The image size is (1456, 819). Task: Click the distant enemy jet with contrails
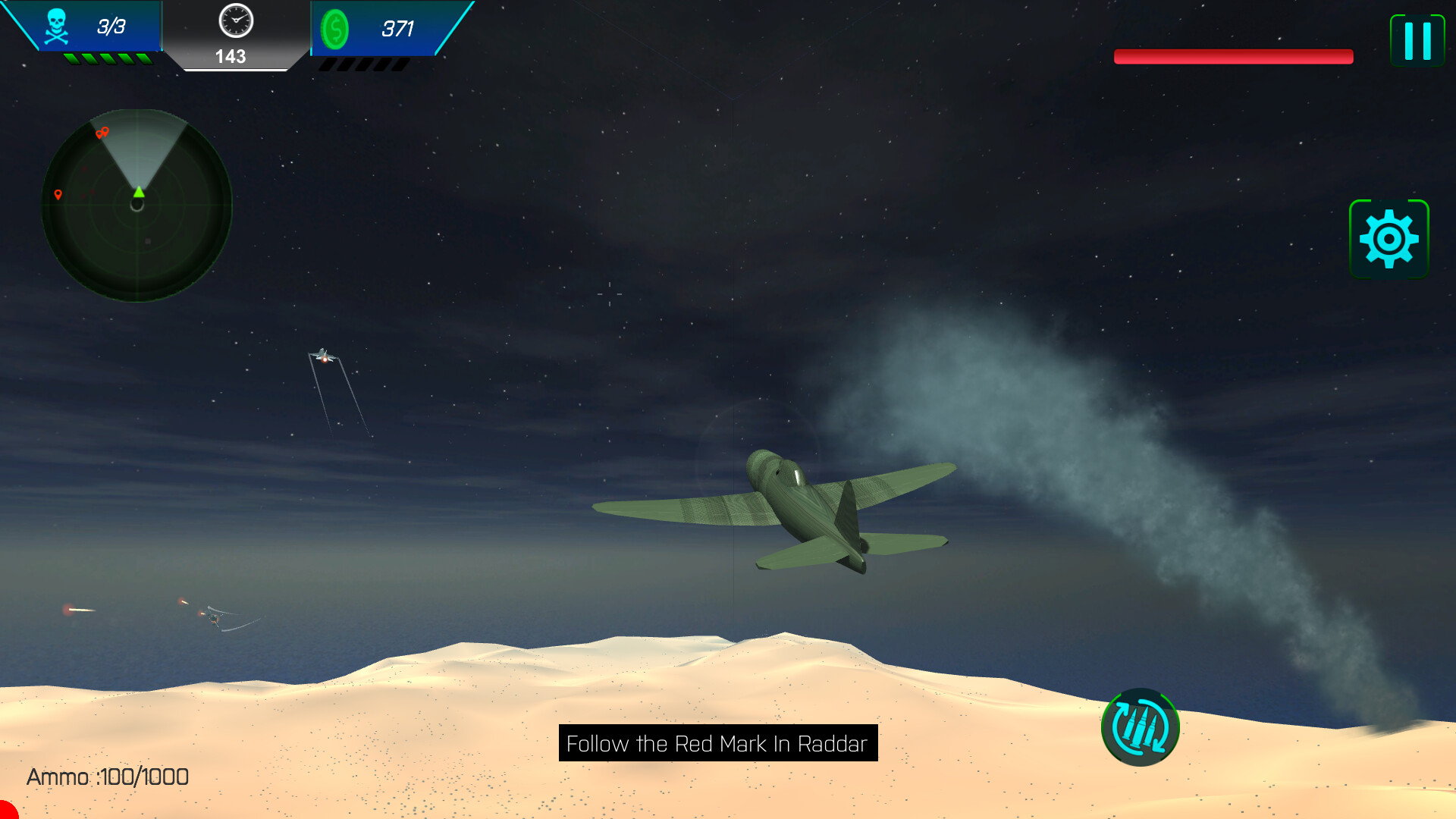[x=325, y=356]
